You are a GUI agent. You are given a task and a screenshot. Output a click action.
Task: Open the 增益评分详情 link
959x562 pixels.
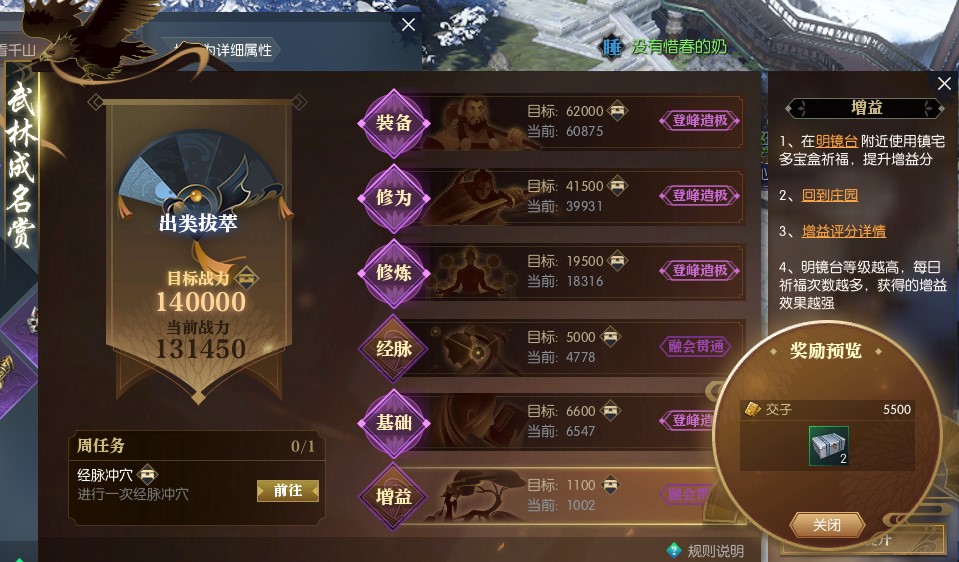[844, 231]
